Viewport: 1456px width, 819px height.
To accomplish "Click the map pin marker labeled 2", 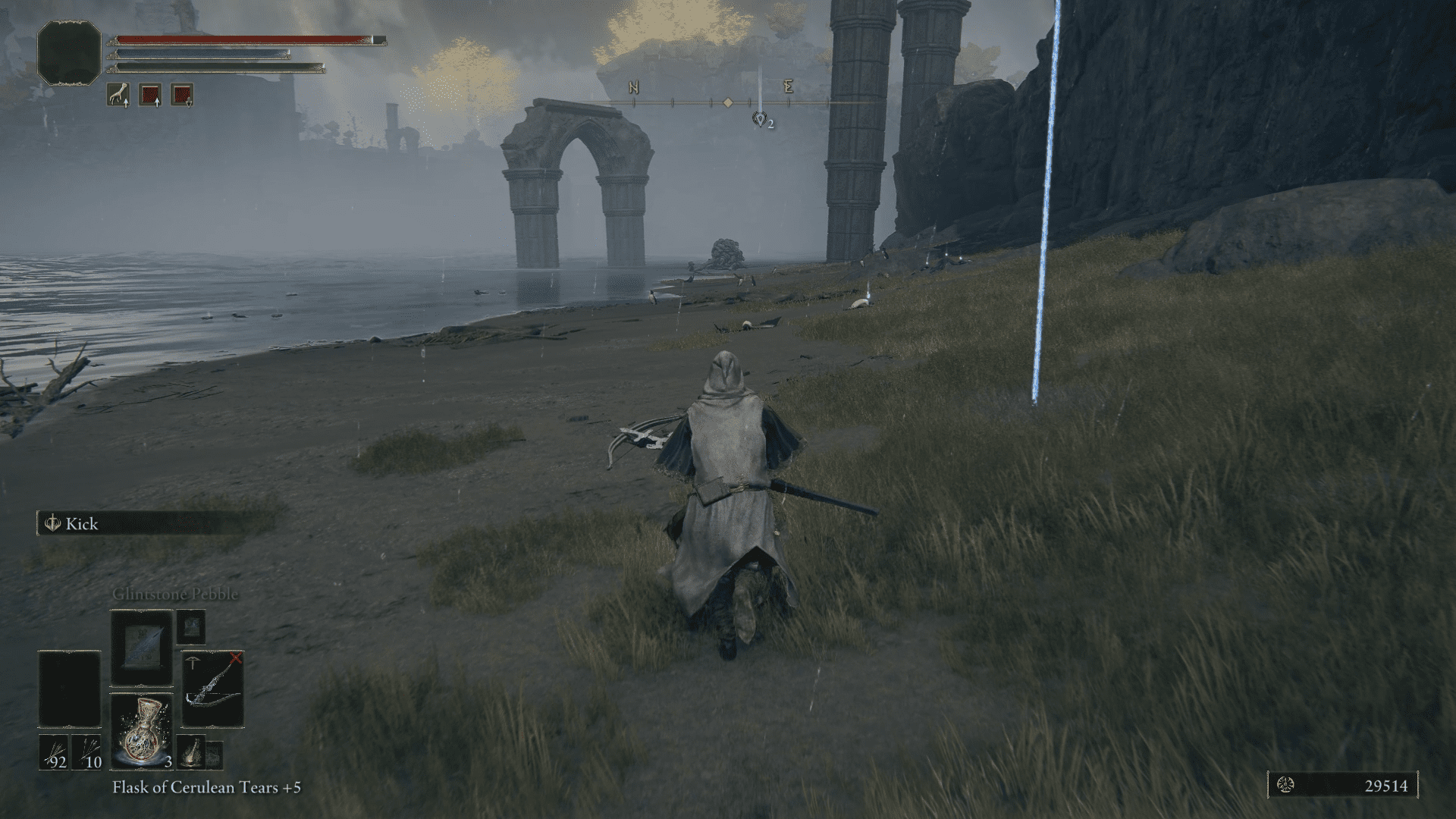I will tap(758, 120).
